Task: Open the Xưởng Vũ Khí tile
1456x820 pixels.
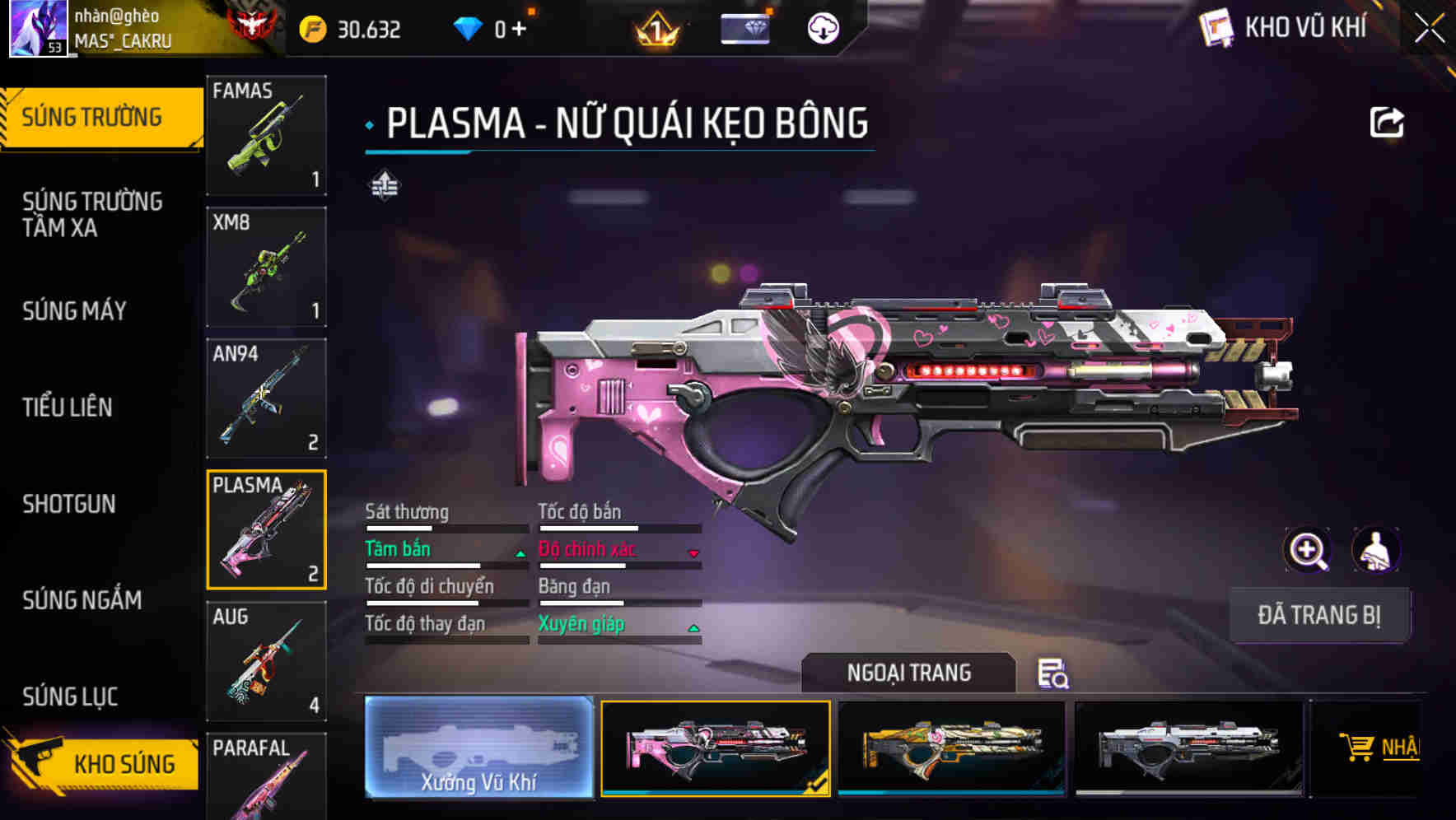Action: [478, 748]
